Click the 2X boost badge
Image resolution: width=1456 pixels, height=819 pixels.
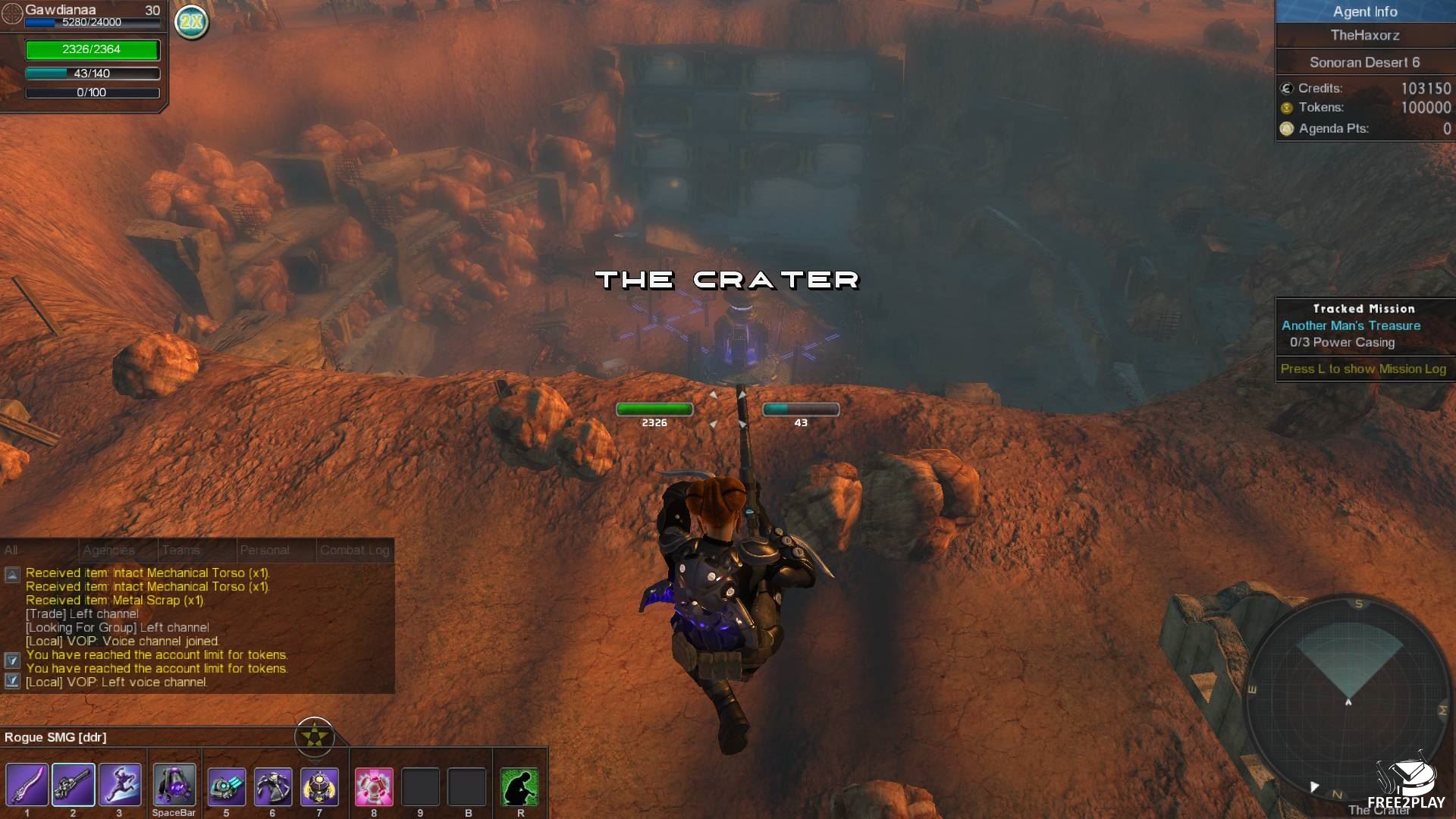click(x=192, y=22)
